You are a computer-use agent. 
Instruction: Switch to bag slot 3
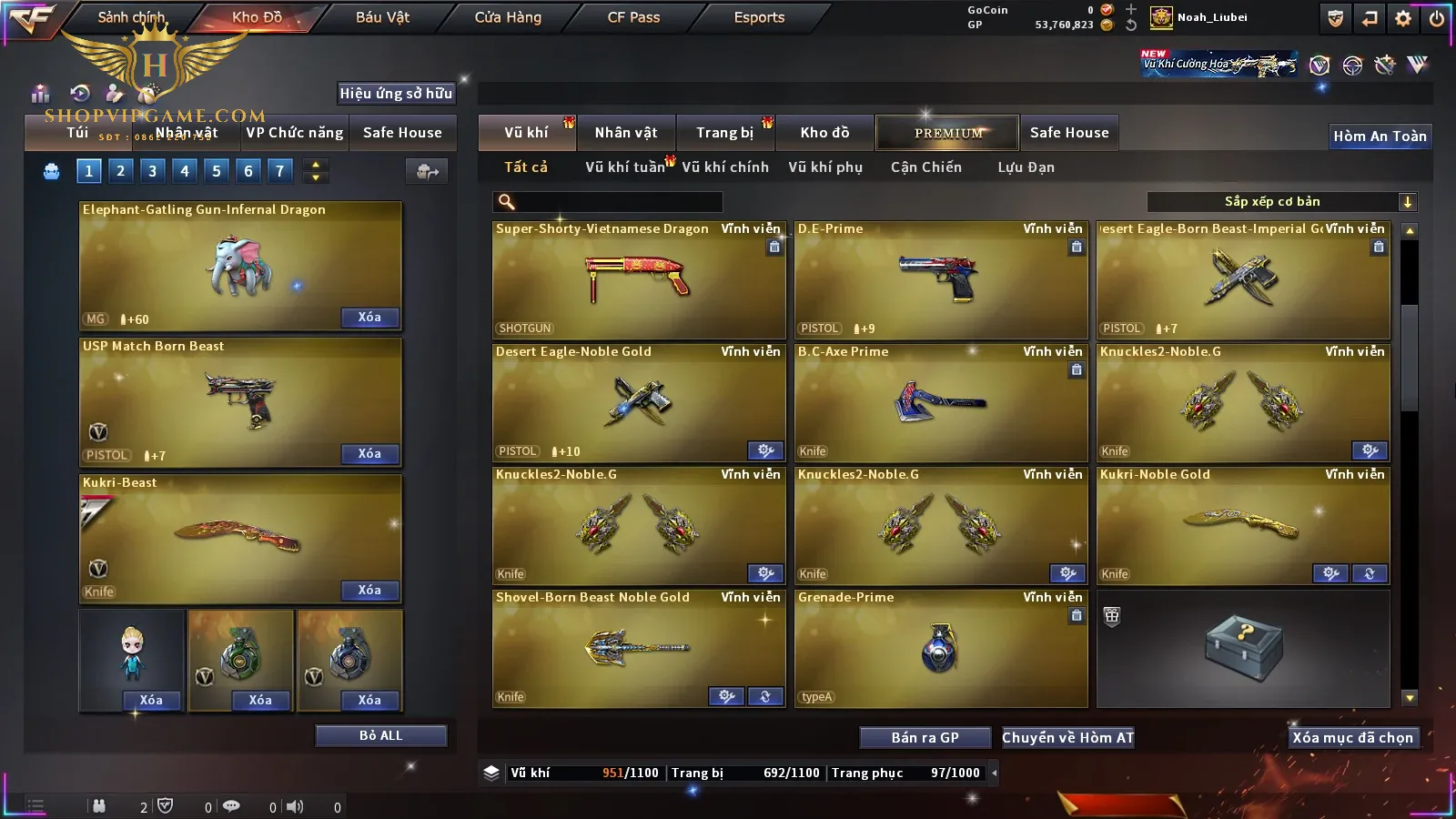(152, 170)
